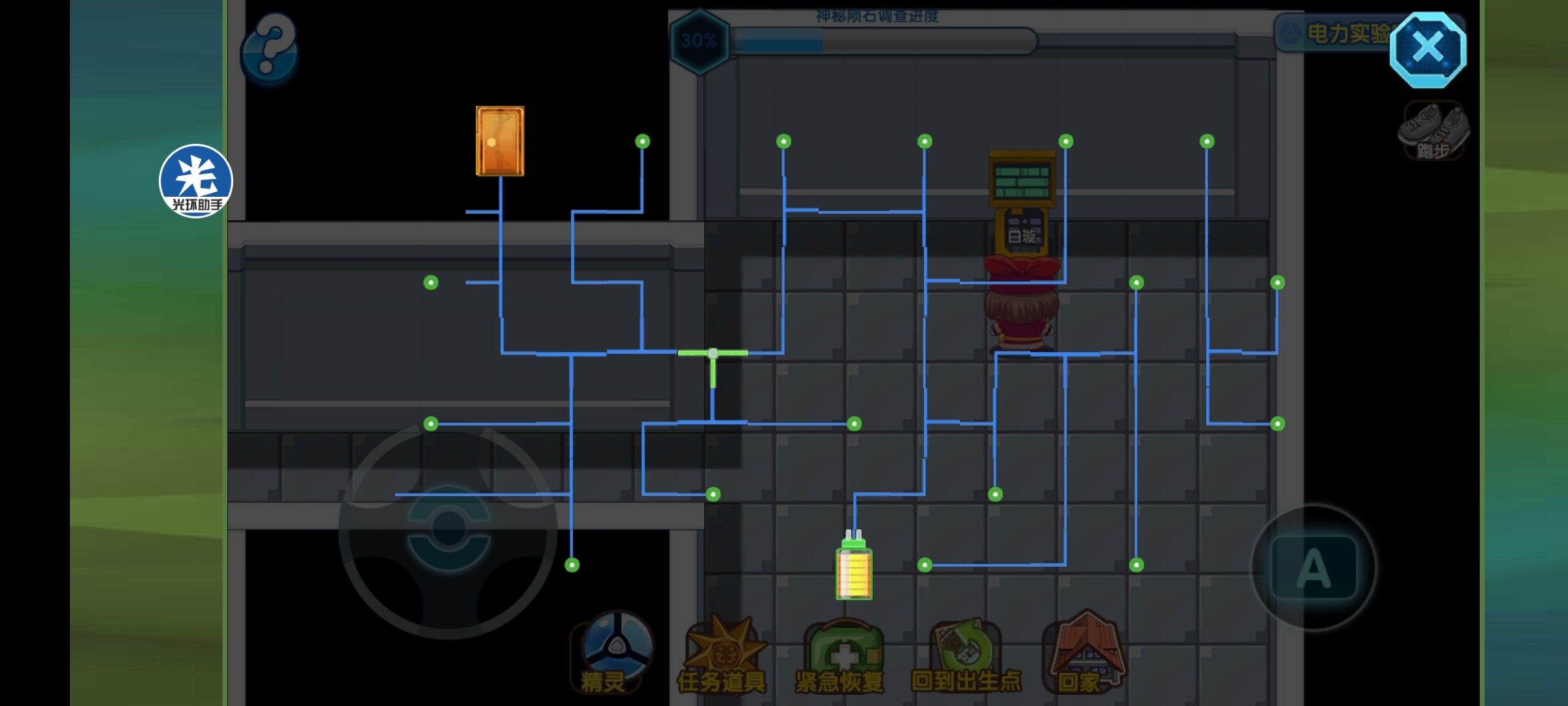This screenshot has width=1568, height=706.
Task: Click the yellow battery power source
Action: coord(854,567)
